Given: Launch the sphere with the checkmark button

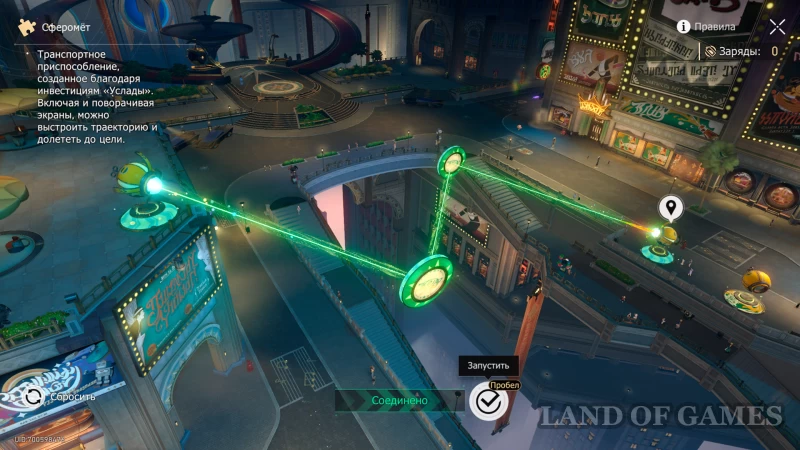Looking at the screenshot, I should point(488,401).
